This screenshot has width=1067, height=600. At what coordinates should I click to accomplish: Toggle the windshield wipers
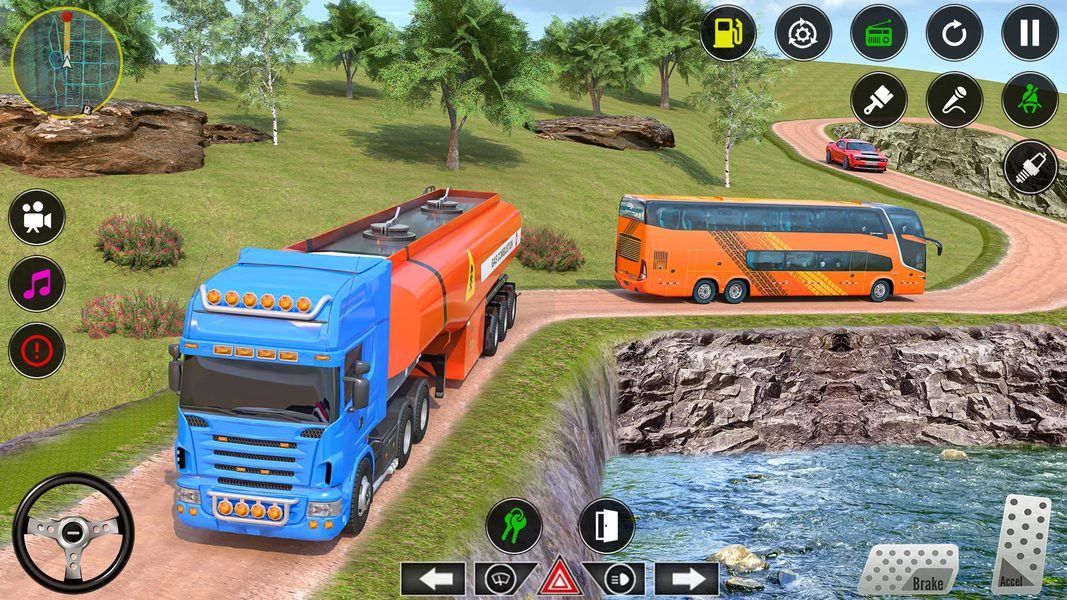[498, 579]
